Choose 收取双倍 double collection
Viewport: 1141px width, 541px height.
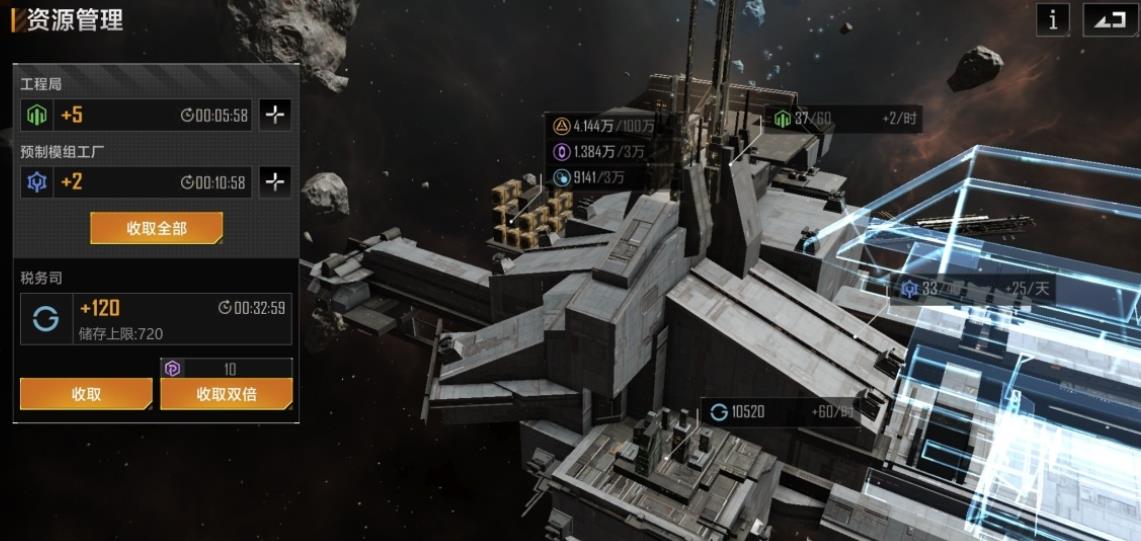click(x=226, y=394)
